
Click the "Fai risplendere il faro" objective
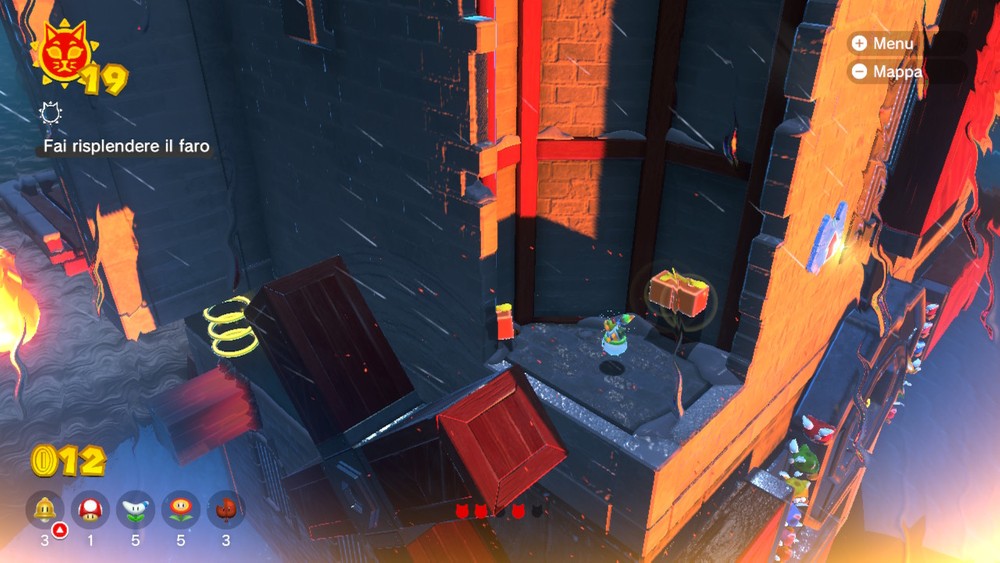[126, 147]
